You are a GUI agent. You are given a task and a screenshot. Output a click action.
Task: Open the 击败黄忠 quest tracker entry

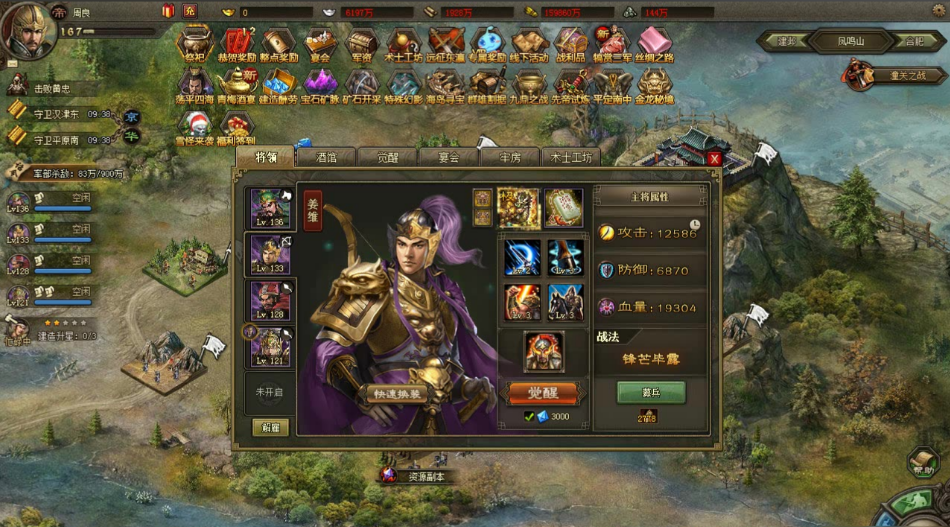pos(55,88)
